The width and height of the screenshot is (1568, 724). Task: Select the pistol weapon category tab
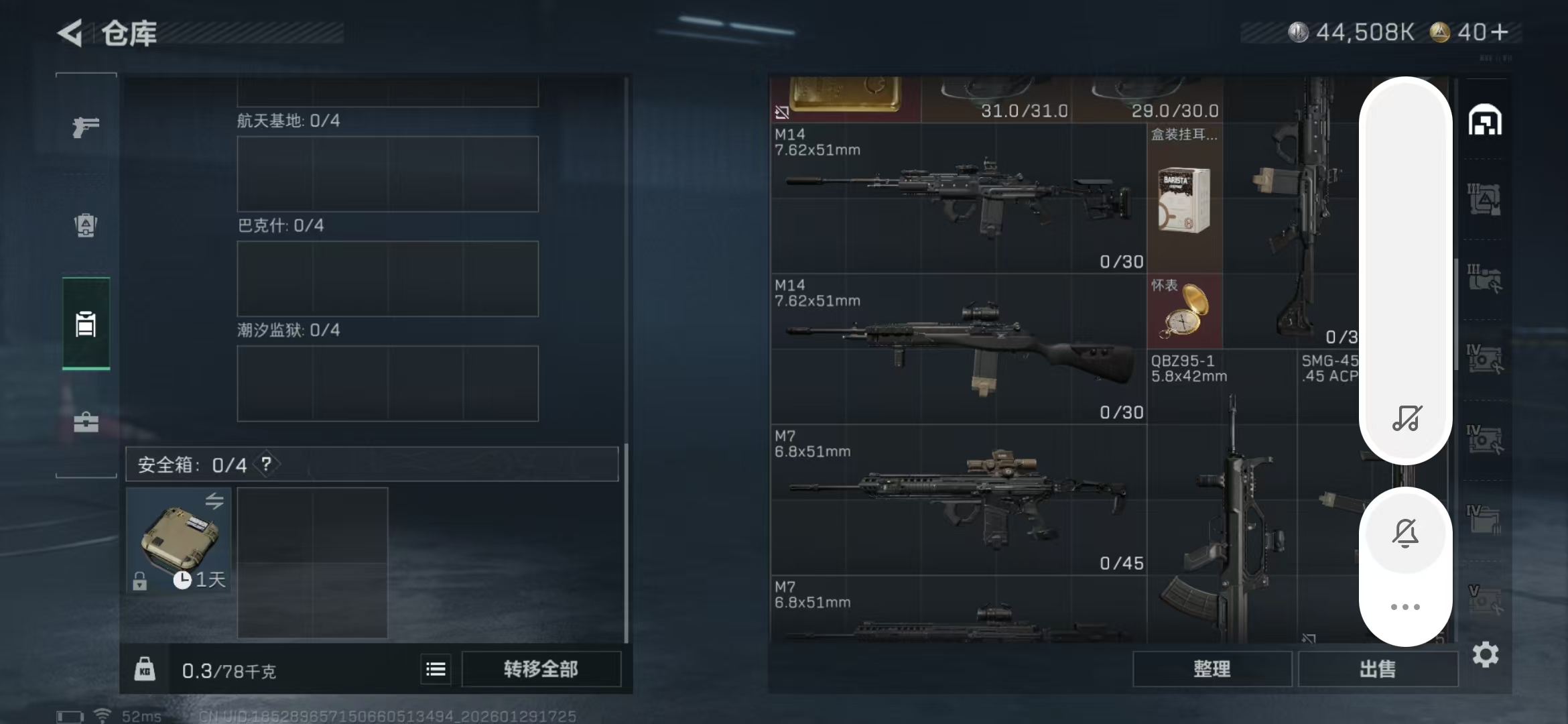pos(86,126)
